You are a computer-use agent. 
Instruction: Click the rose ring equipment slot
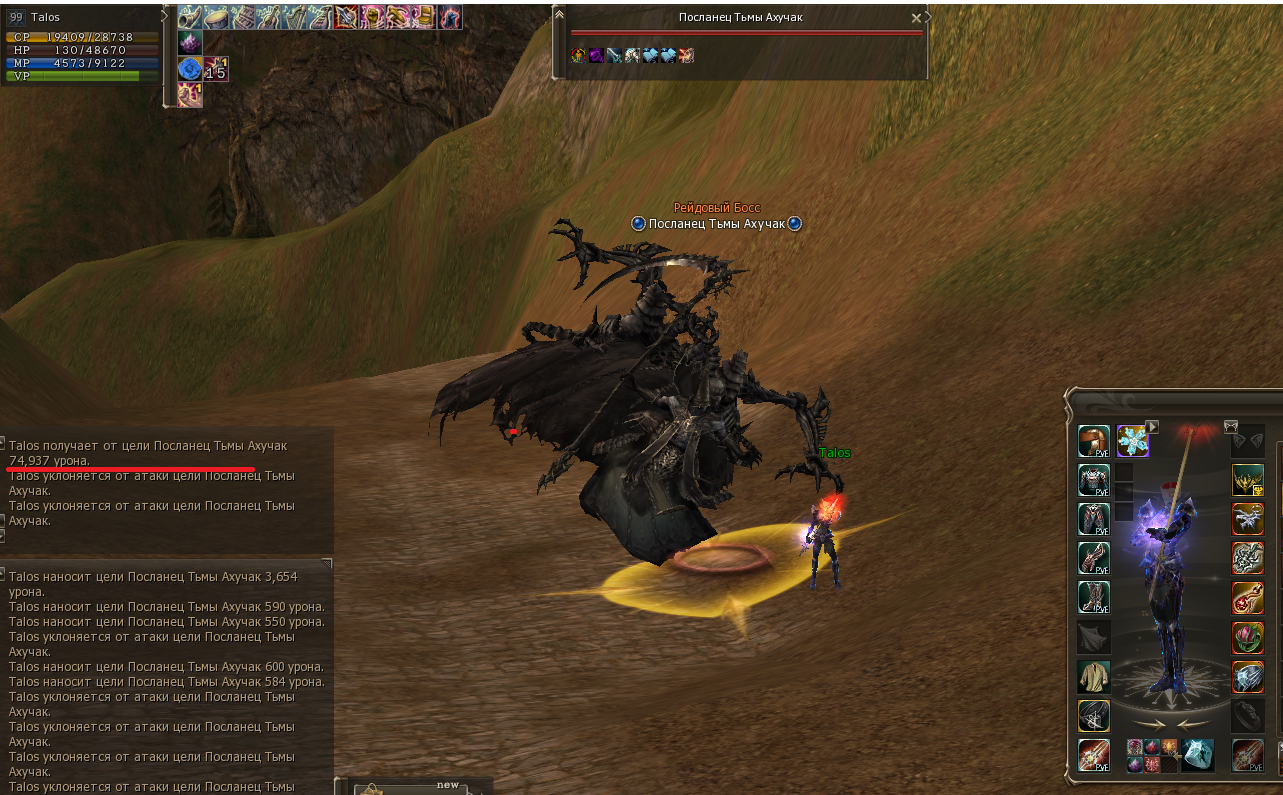point(1247,637)
